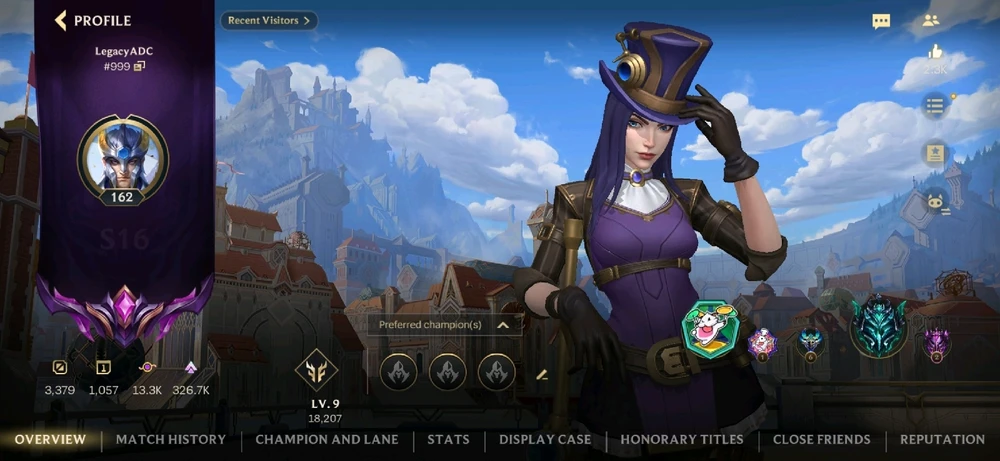Open the Honorary Titles tab

[682, 439]
